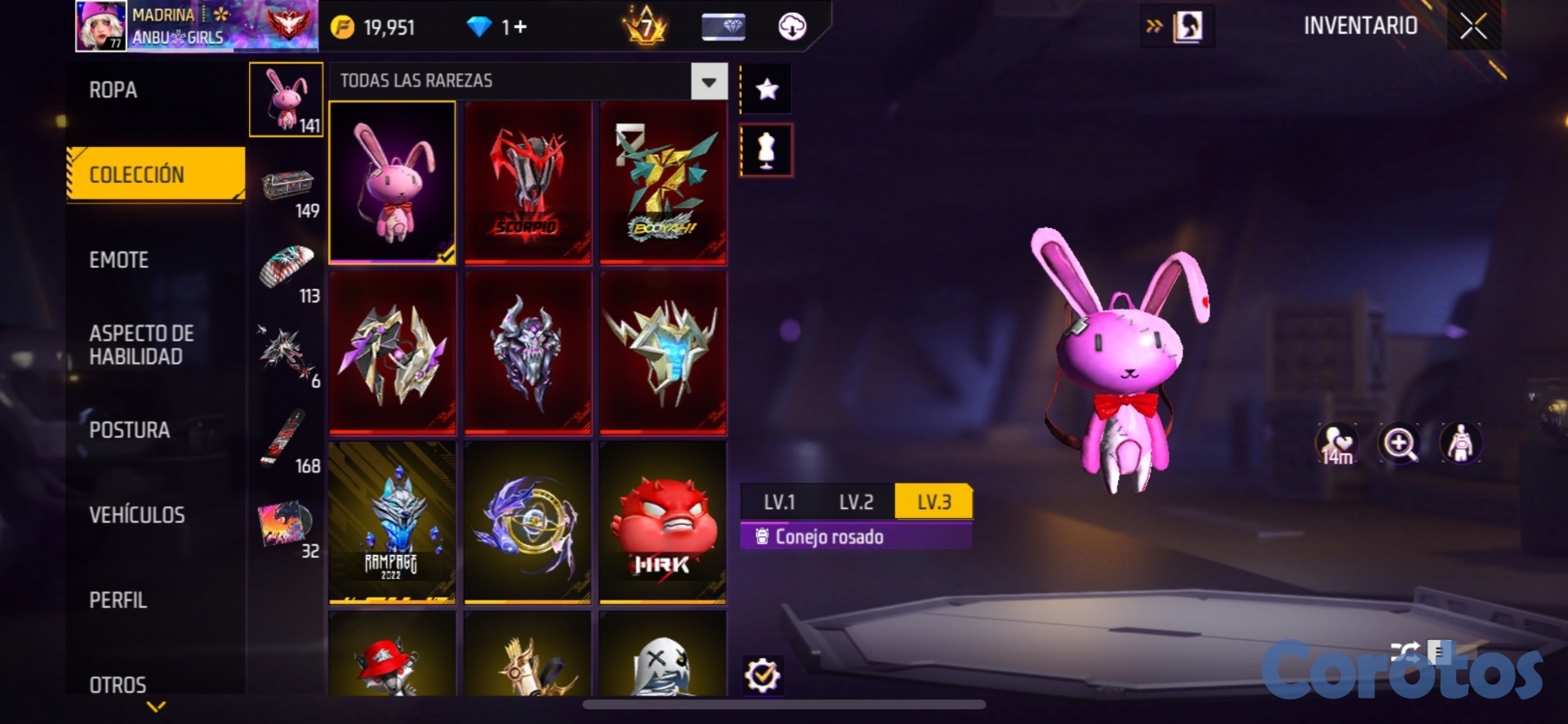Show the Vehículos category

click(x=136, y=515)
